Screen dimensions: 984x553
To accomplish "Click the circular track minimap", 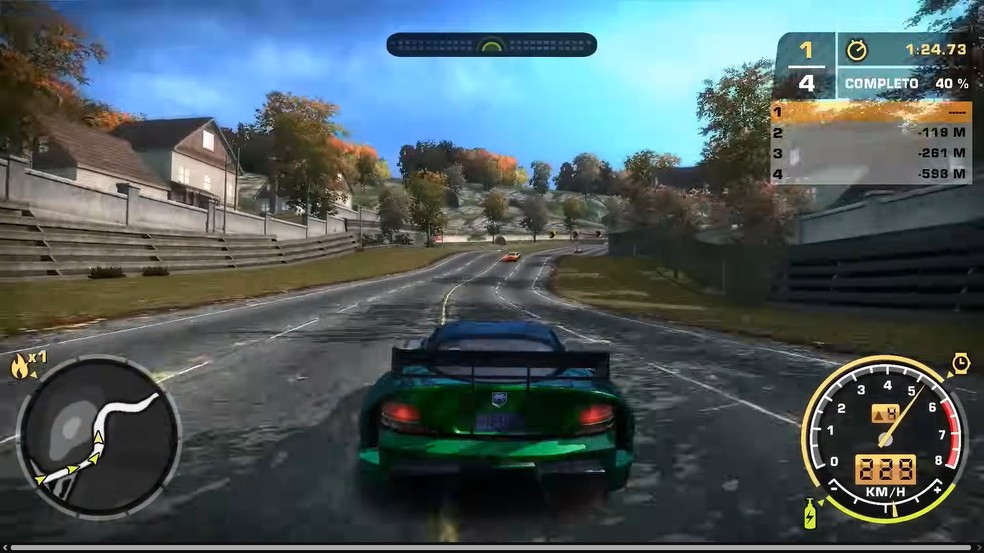I will tap(98, 437).
